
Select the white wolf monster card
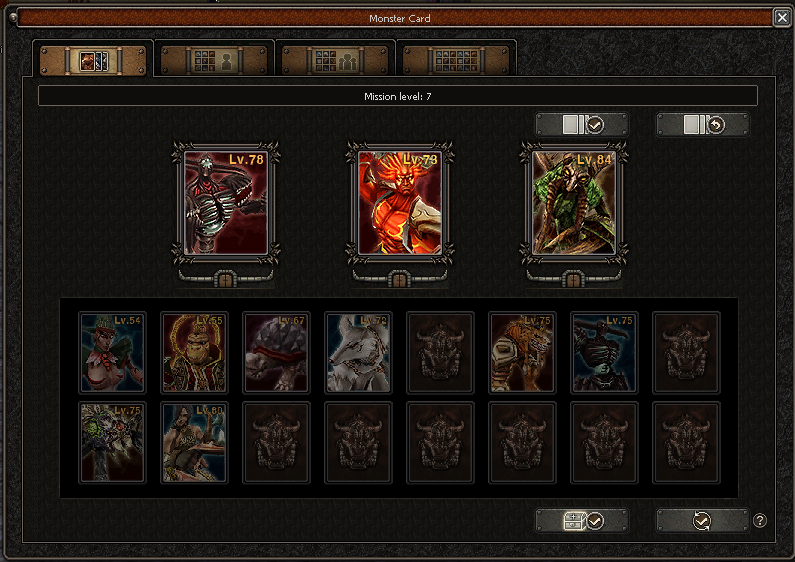pyautogui.click(x=358, y=353)
